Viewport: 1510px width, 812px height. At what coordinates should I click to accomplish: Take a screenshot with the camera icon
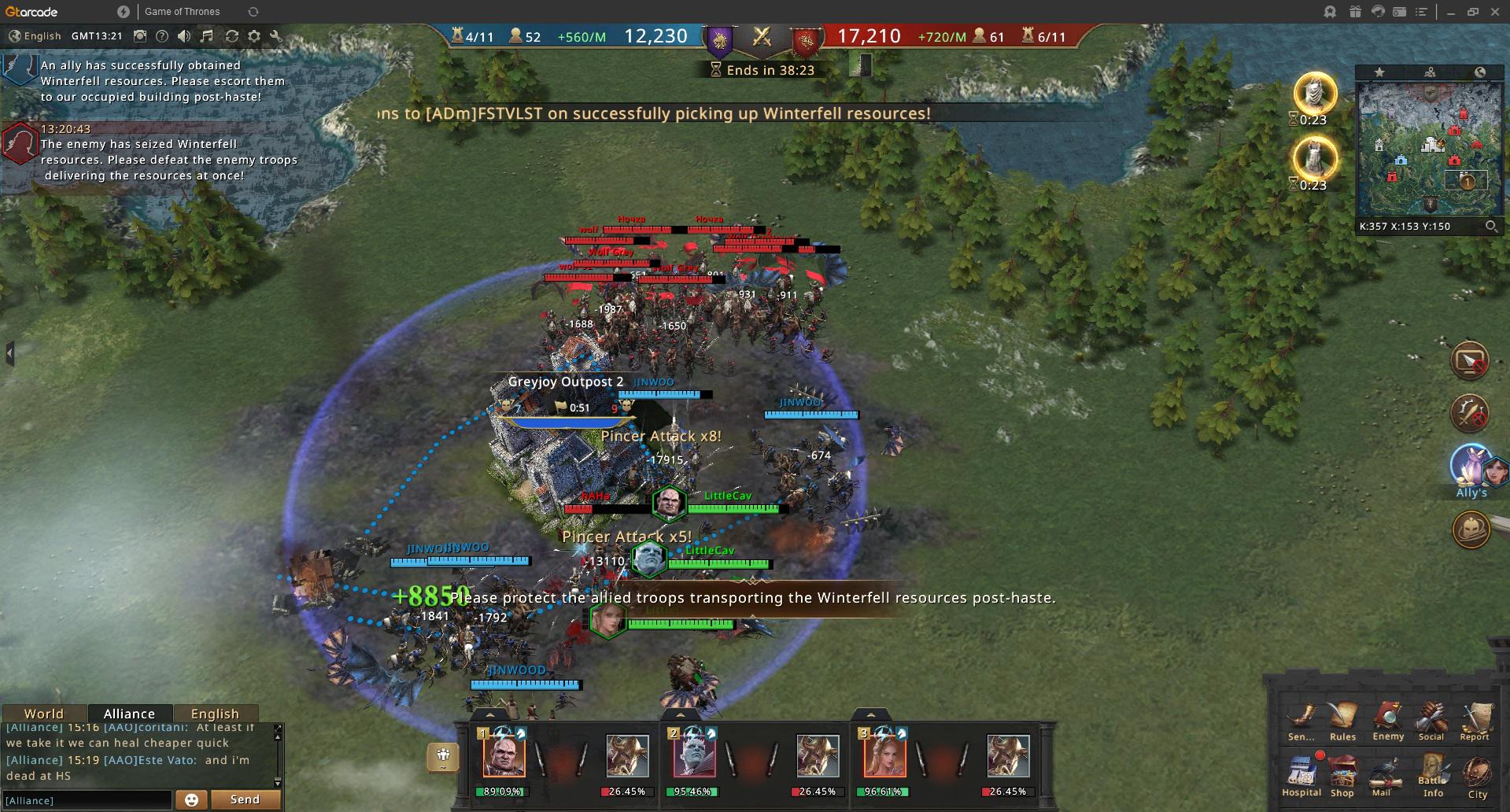coord(140,36)
